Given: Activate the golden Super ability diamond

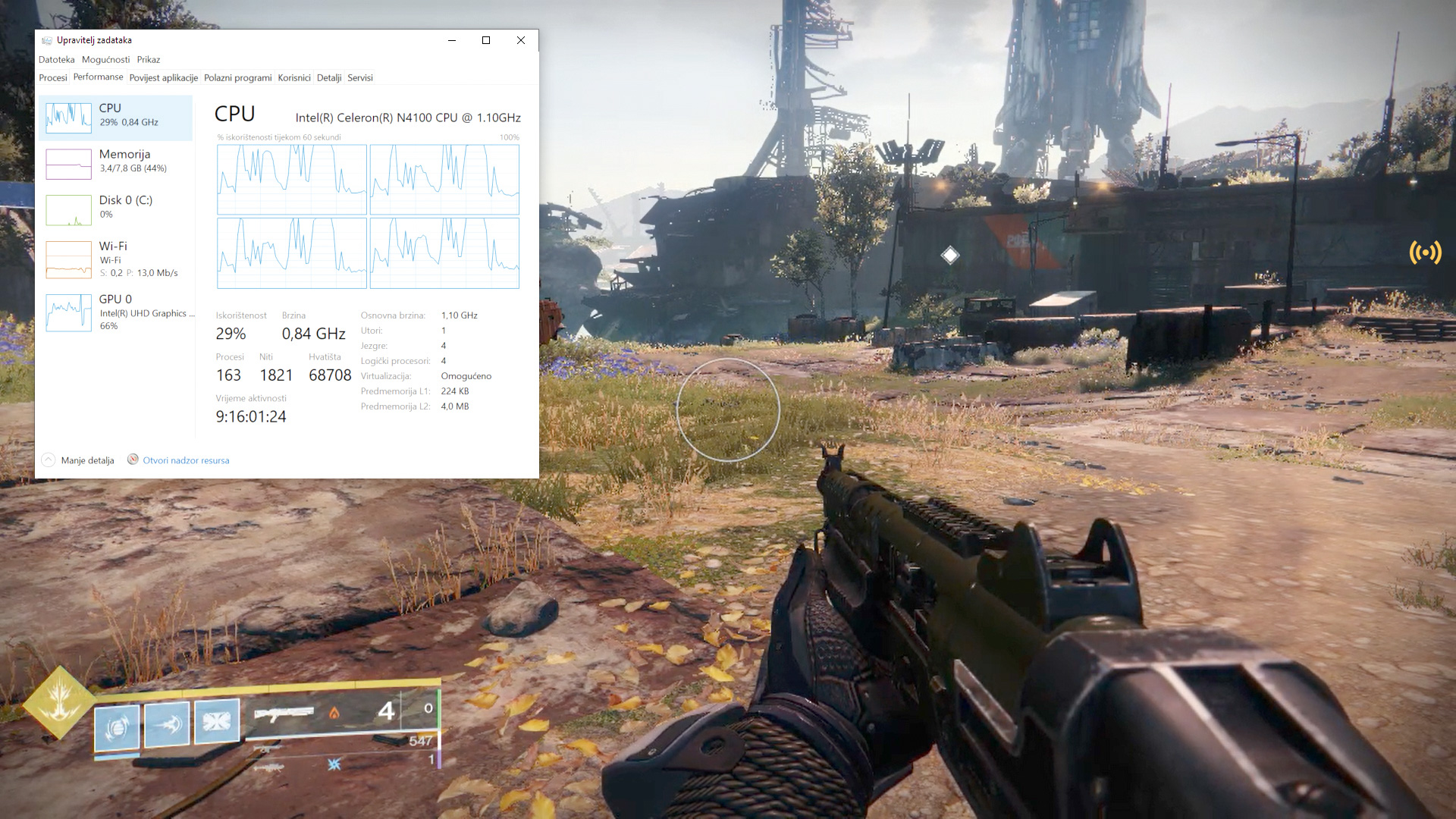Looking at the screenshot, I should point(59,702).
